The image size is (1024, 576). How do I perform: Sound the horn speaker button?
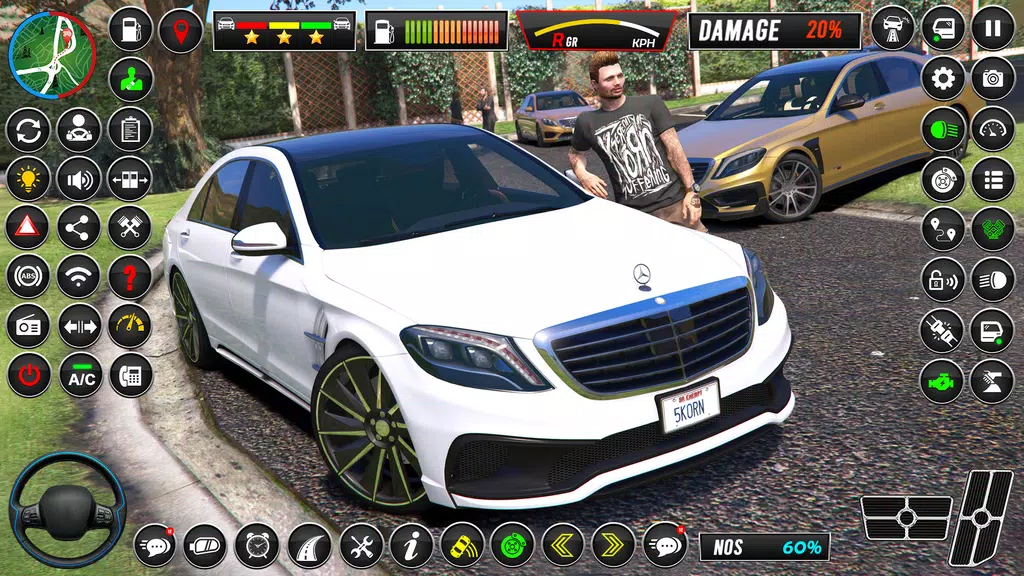[x=79, y=179]
